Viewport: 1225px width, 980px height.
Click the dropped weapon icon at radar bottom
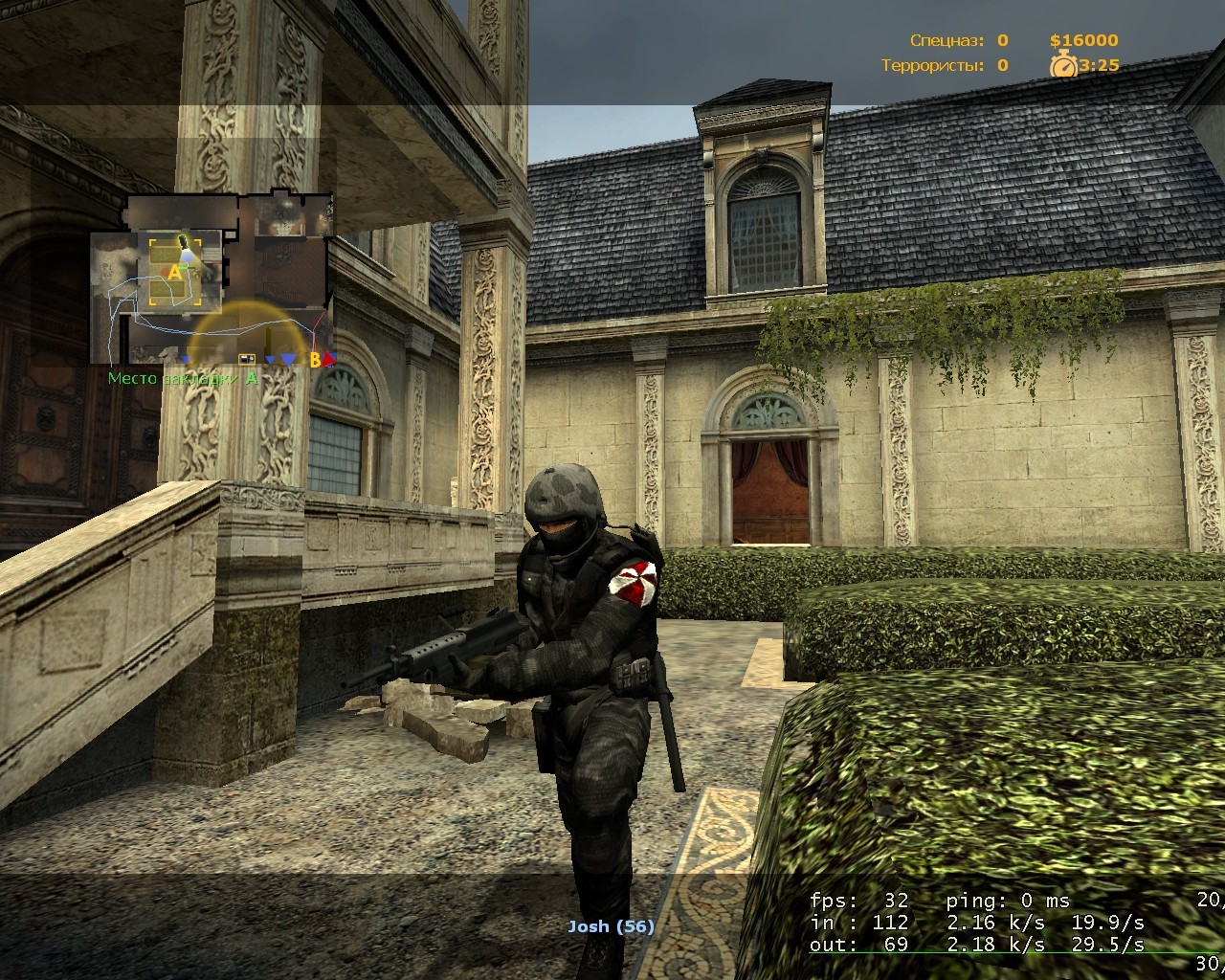point(247,358)
